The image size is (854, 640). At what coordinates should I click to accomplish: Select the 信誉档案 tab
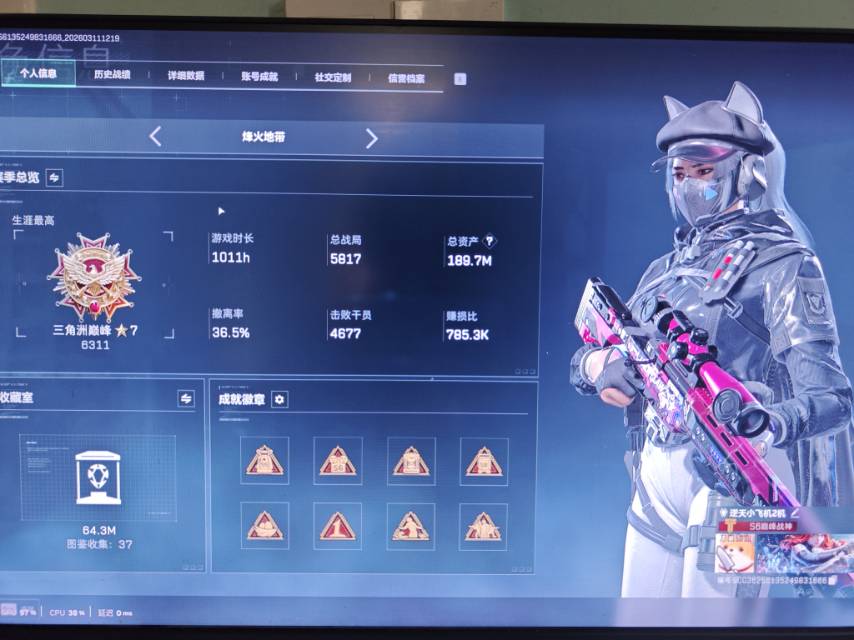point(406,78)
